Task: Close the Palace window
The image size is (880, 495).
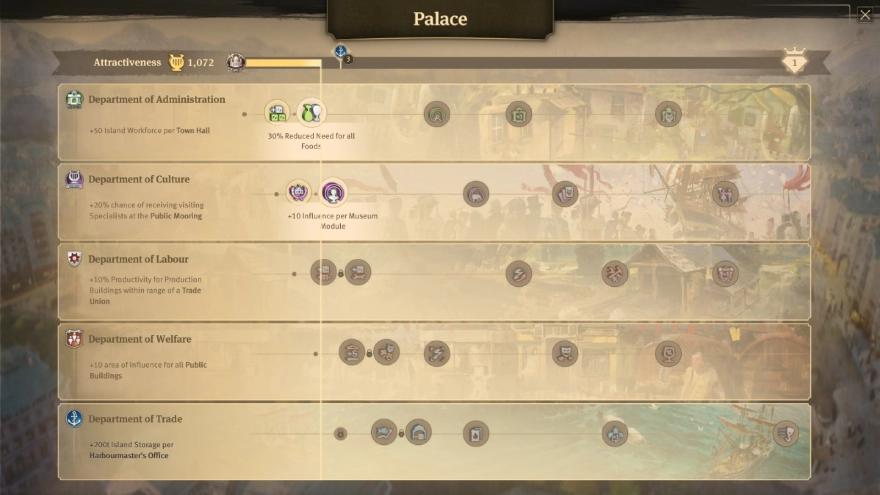Action: (x=865, y=15)
